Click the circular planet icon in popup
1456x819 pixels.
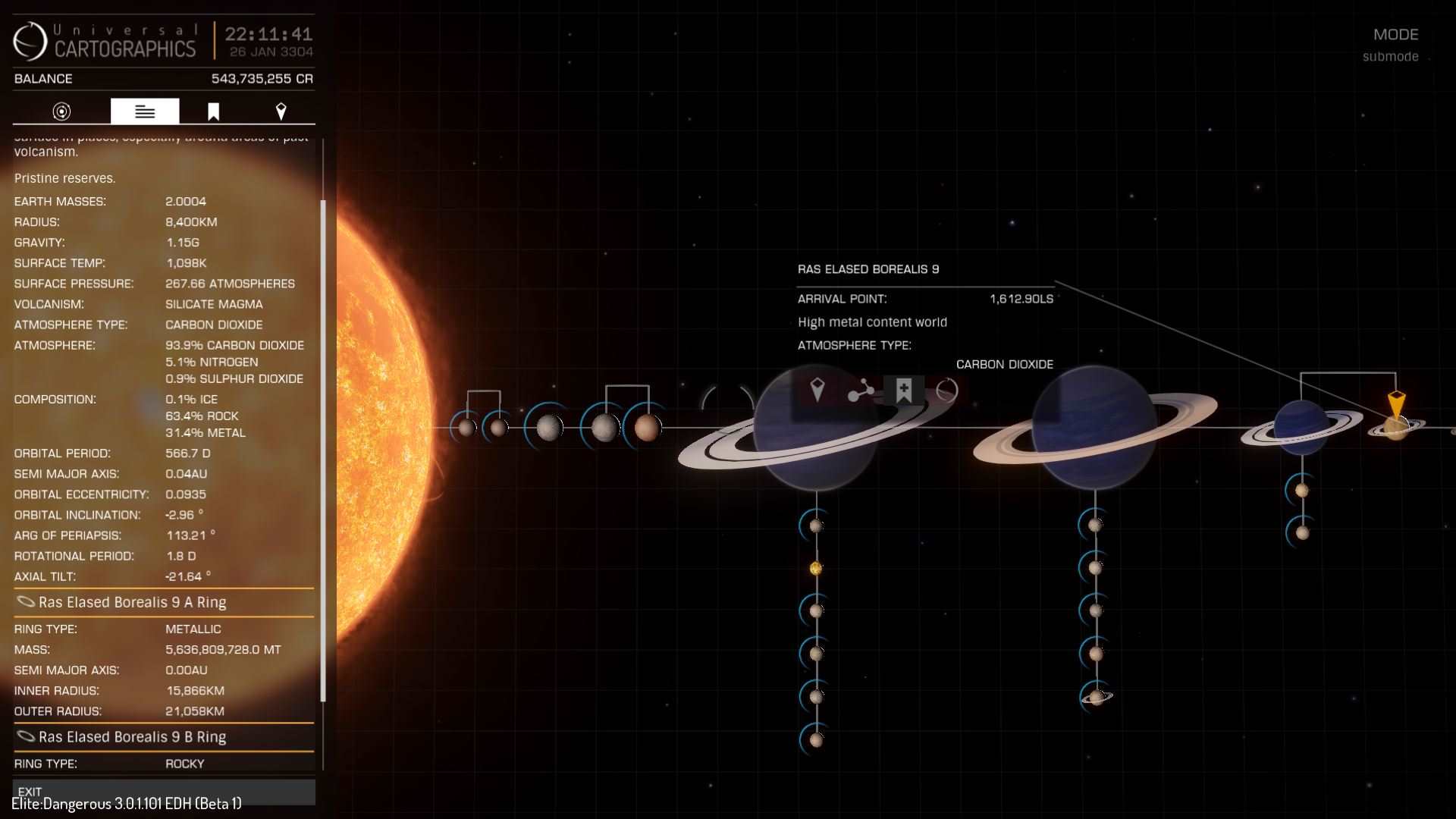[x=947, y=391]
